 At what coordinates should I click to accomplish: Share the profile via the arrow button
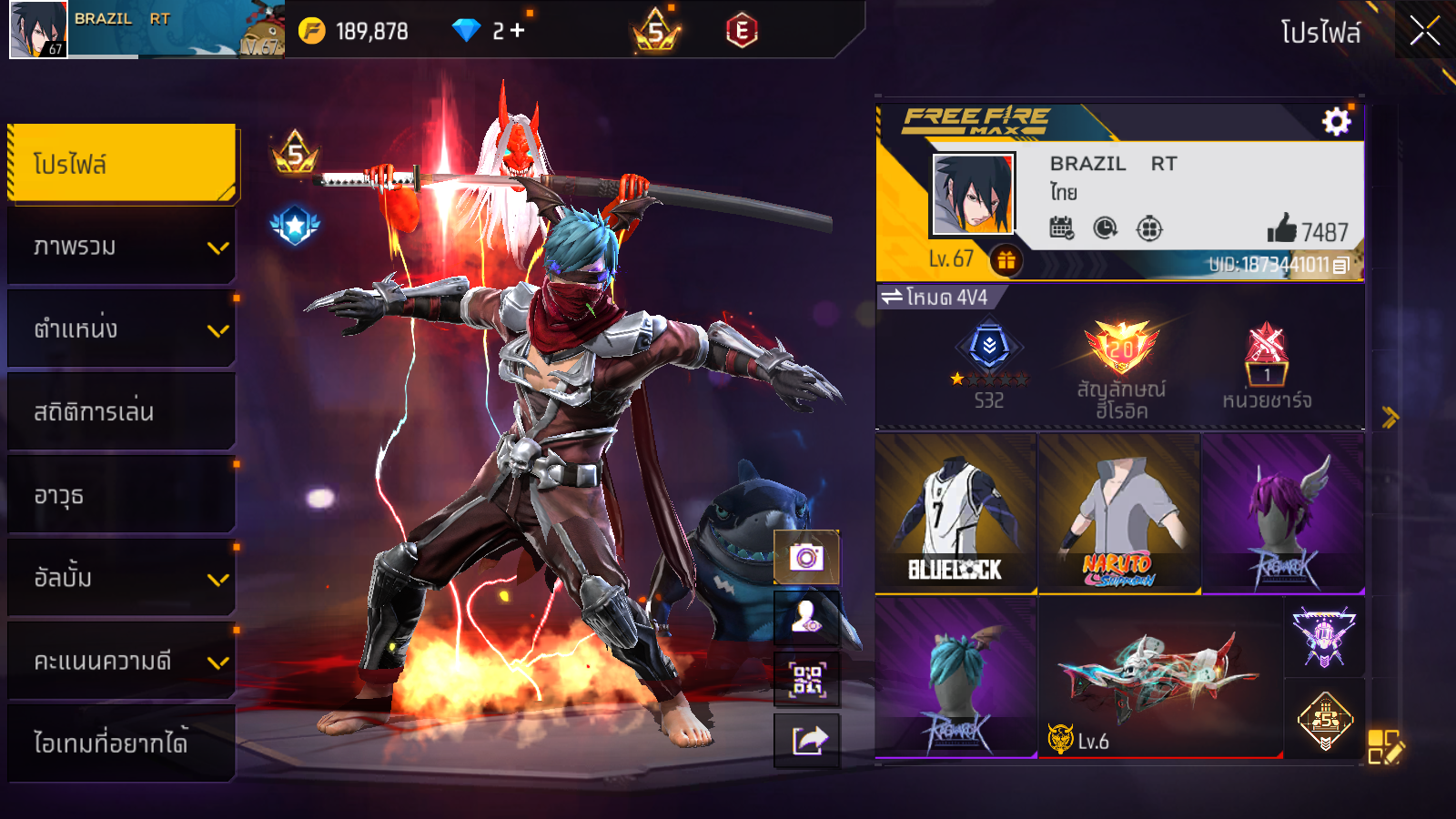click(x=806, y=740)
